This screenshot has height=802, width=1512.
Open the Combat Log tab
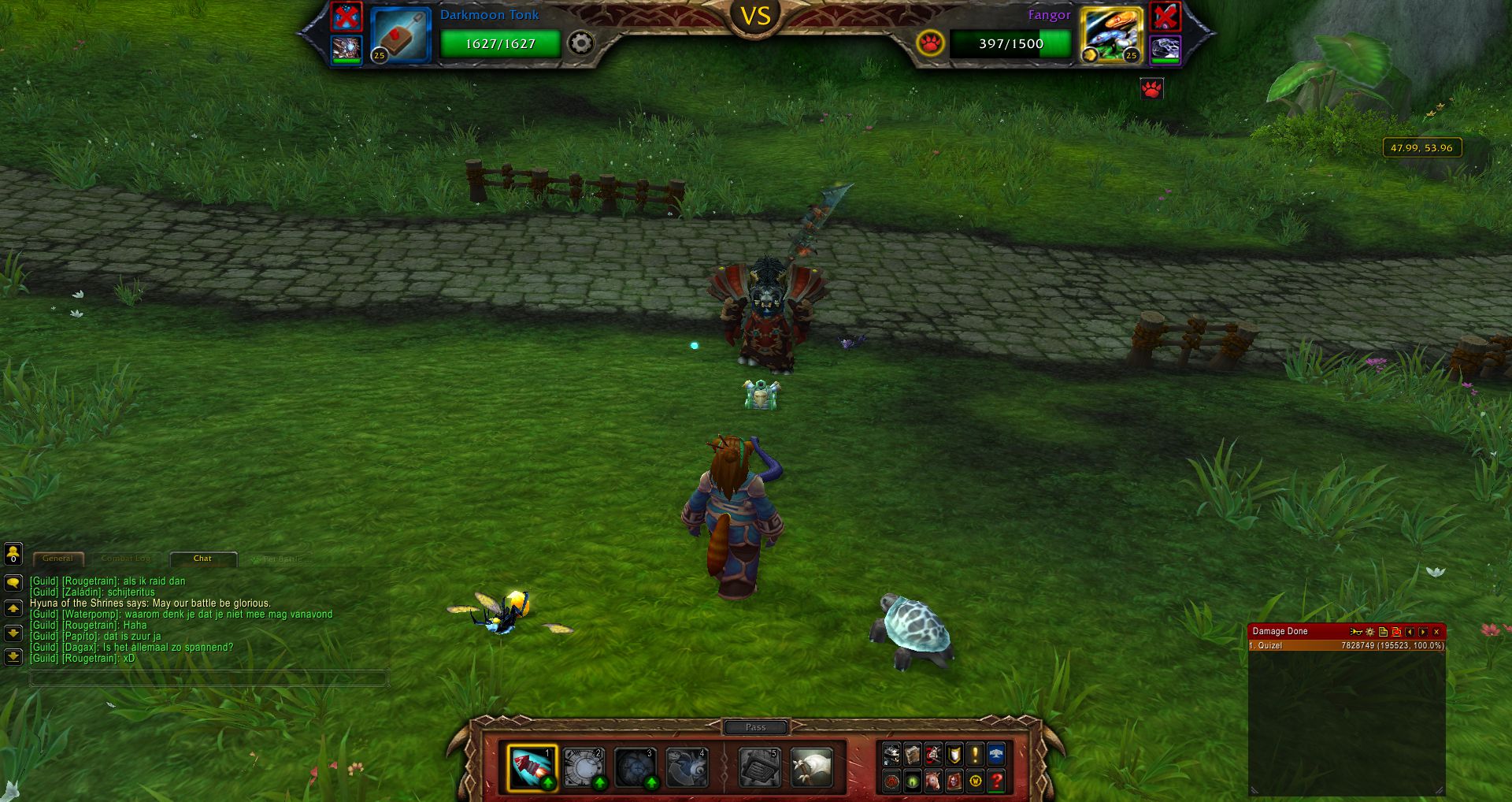point(126,559)
